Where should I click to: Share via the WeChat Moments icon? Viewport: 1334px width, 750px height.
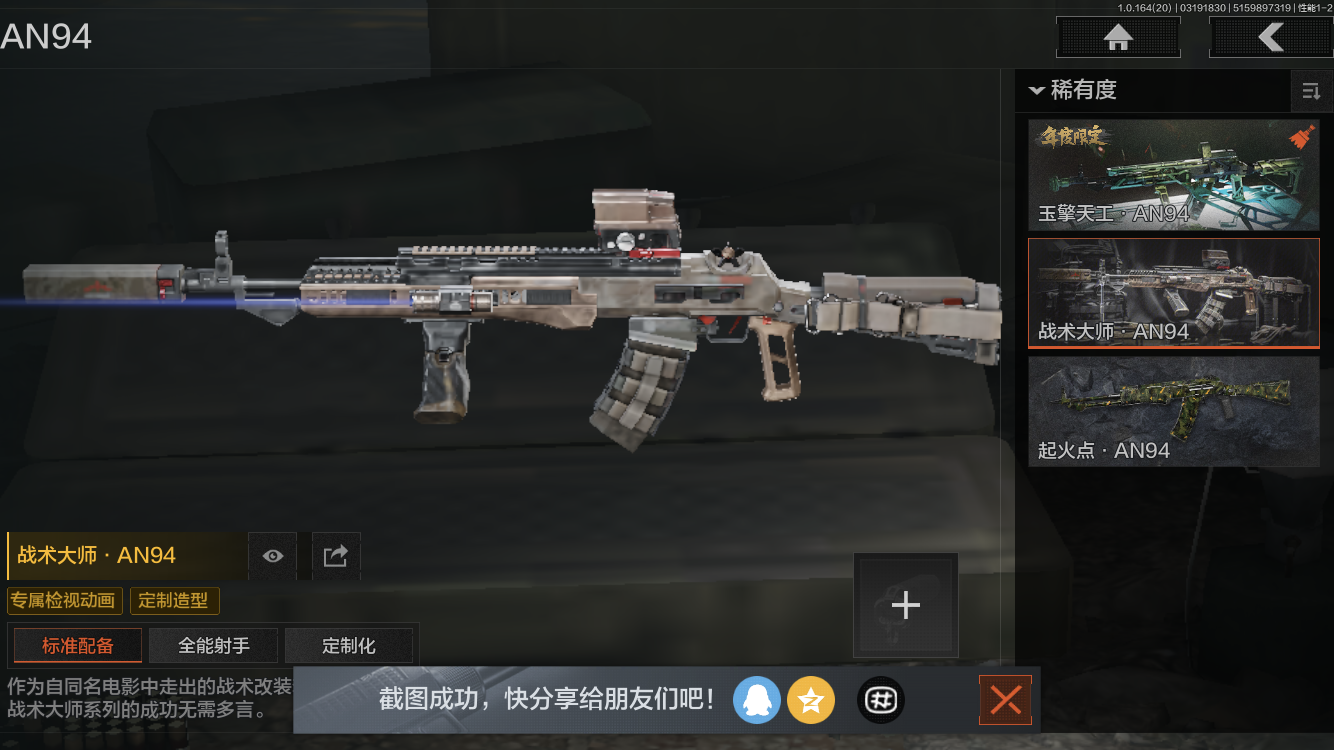[881, 700]
